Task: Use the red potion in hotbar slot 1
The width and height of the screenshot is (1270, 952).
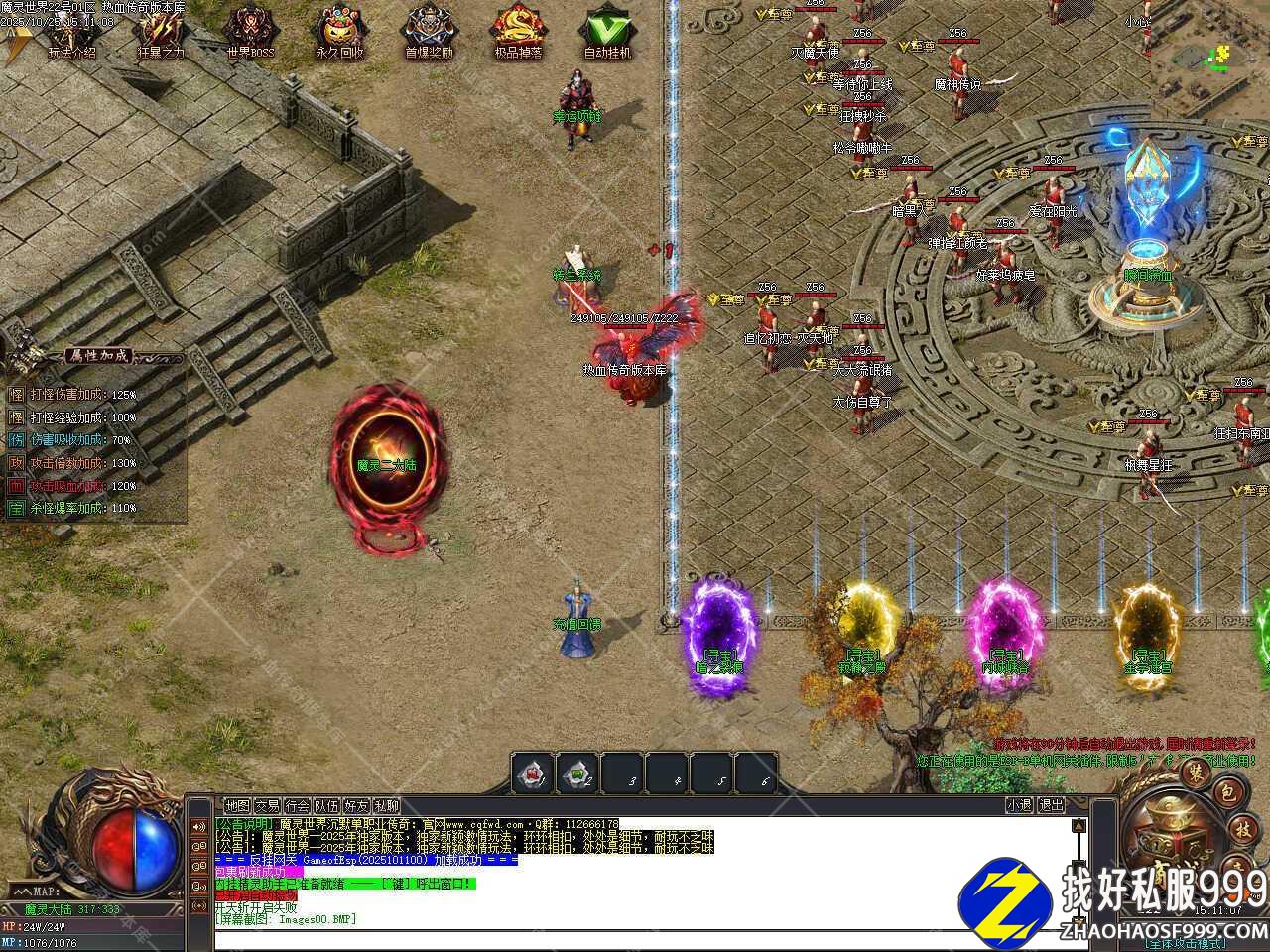Action: coord(533,773)
